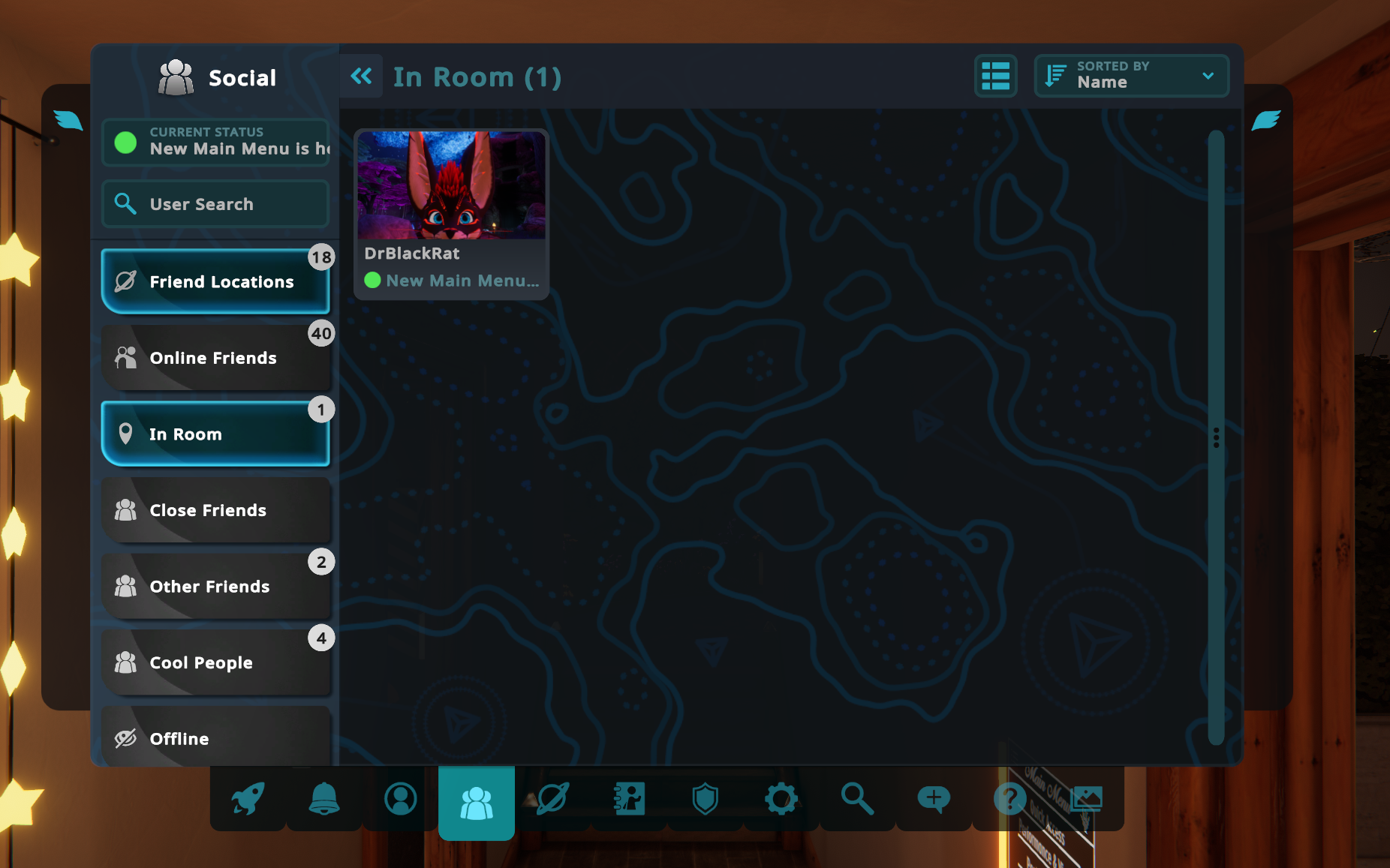1390x868 pixels.
Task: Open the Sorted By Name dropdown
Action: pyautogui.click(x=1130, y=77)
